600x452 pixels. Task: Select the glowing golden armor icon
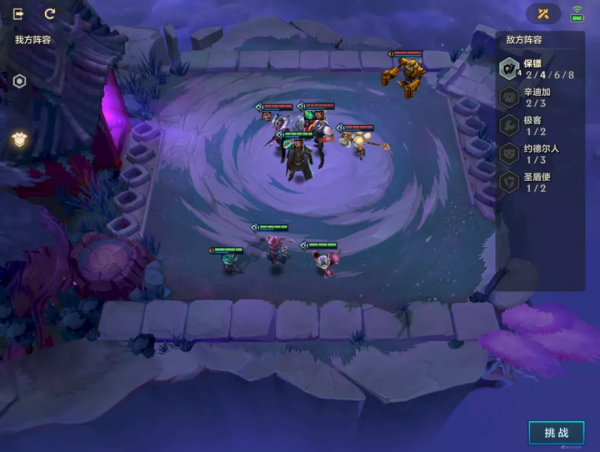coord(19,140)
